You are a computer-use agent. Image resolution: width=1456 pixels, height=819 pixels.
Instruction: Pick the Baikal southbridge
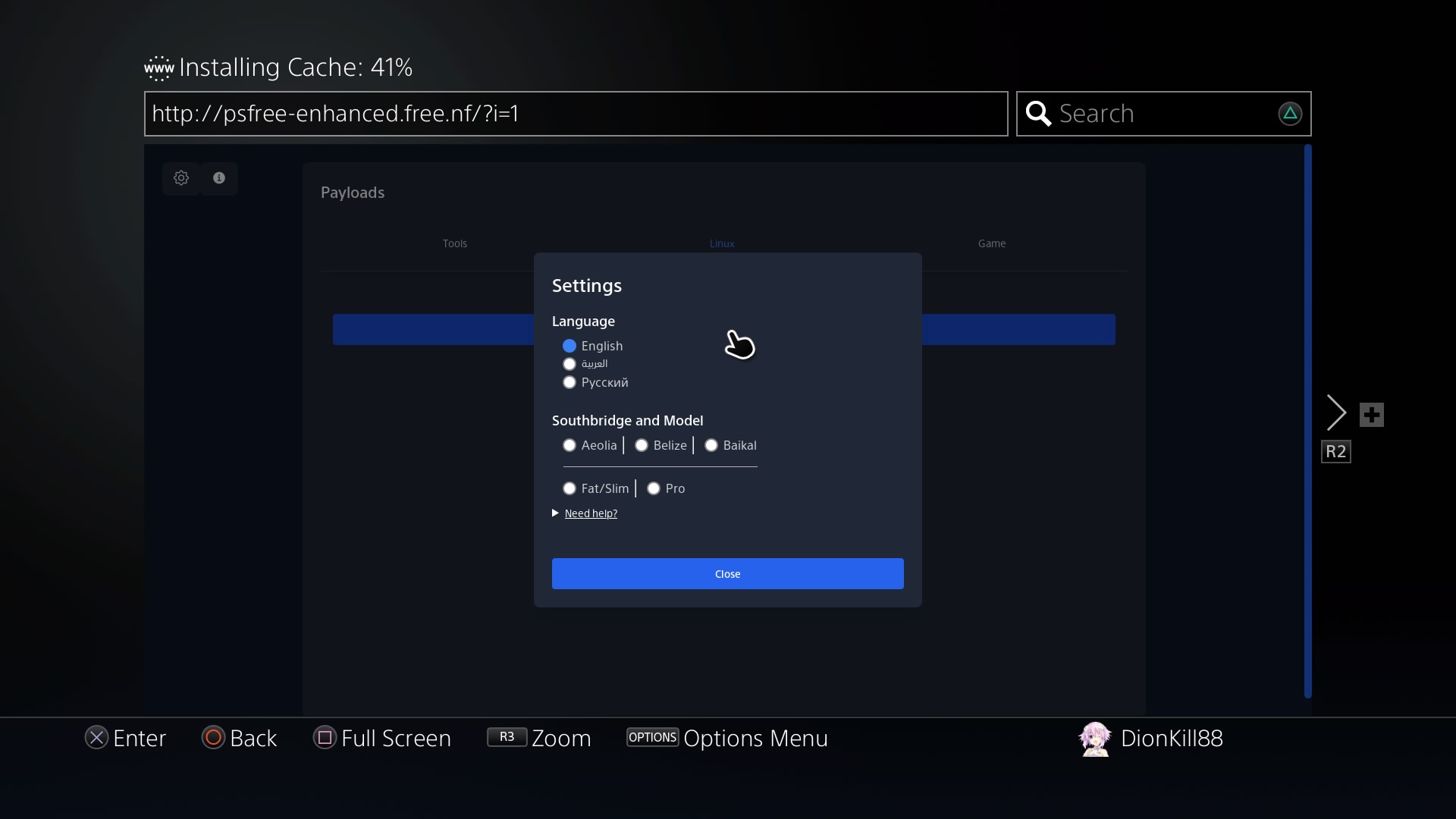[711, 446]
